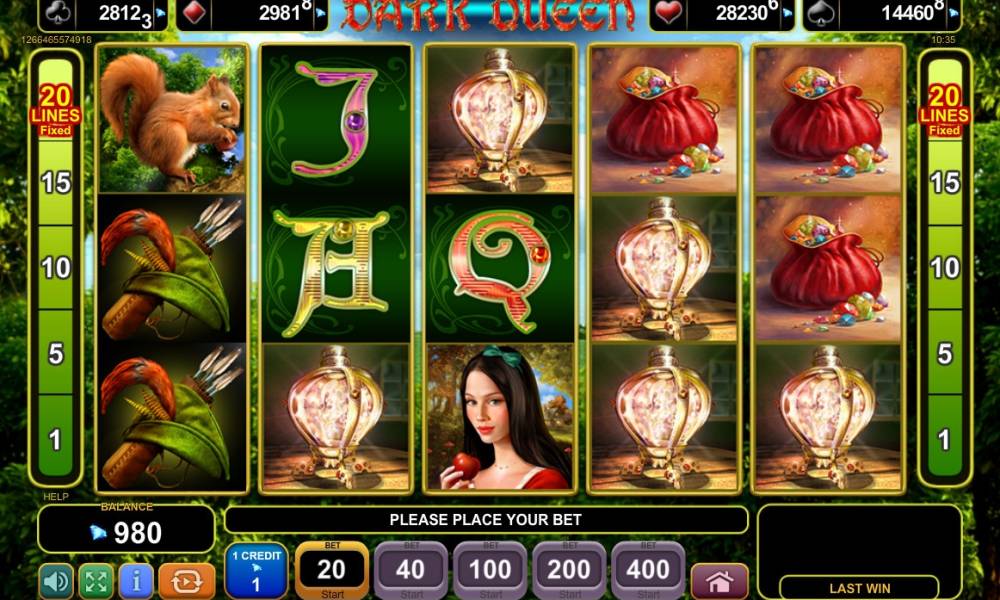Open the paytable info button

tap(136, 581)
